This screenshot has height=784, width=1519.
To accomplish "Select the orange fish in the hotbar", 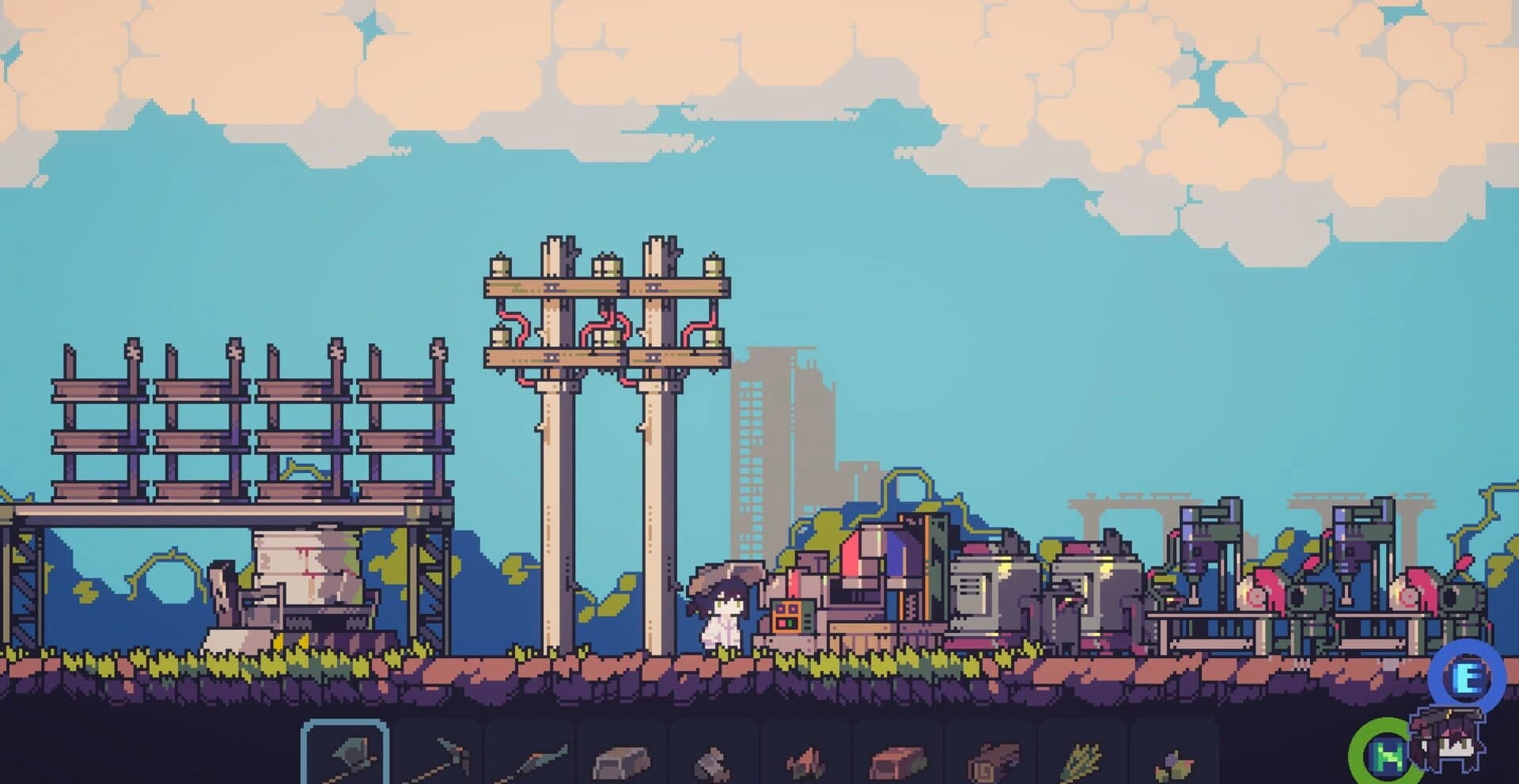I will [806, 759].
